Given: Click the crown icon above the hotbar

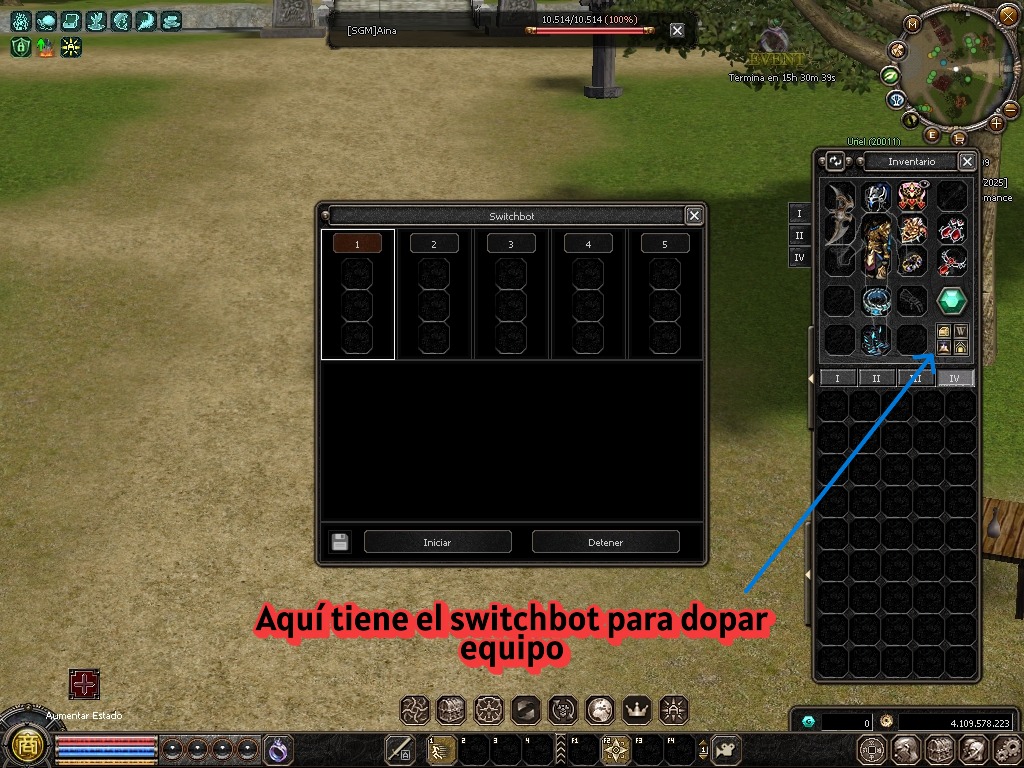Looking at the screenshot, I should [x=636, y=710].
